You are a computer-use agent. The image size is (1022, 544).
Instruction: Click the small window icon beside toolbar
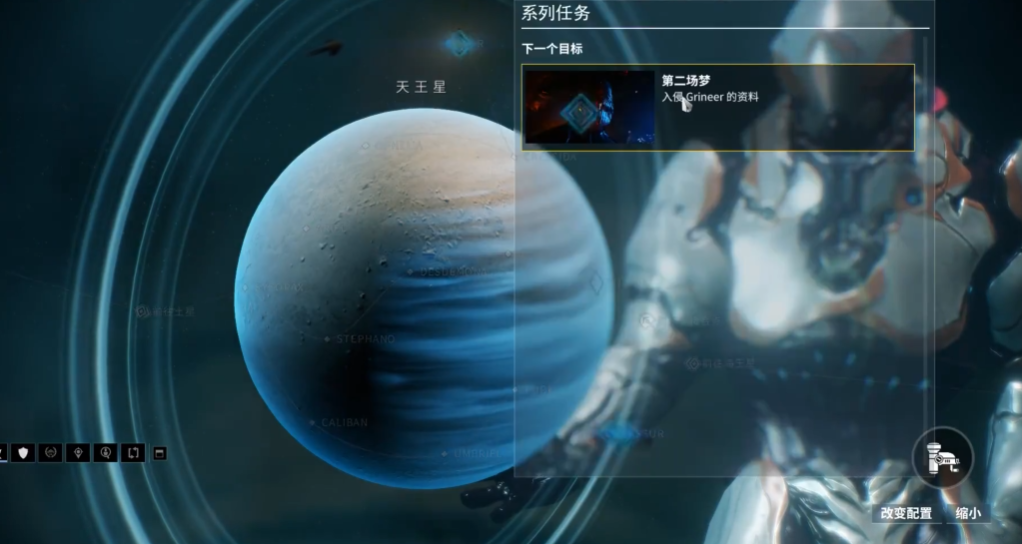pyautogui.click(x=158, y=453)
